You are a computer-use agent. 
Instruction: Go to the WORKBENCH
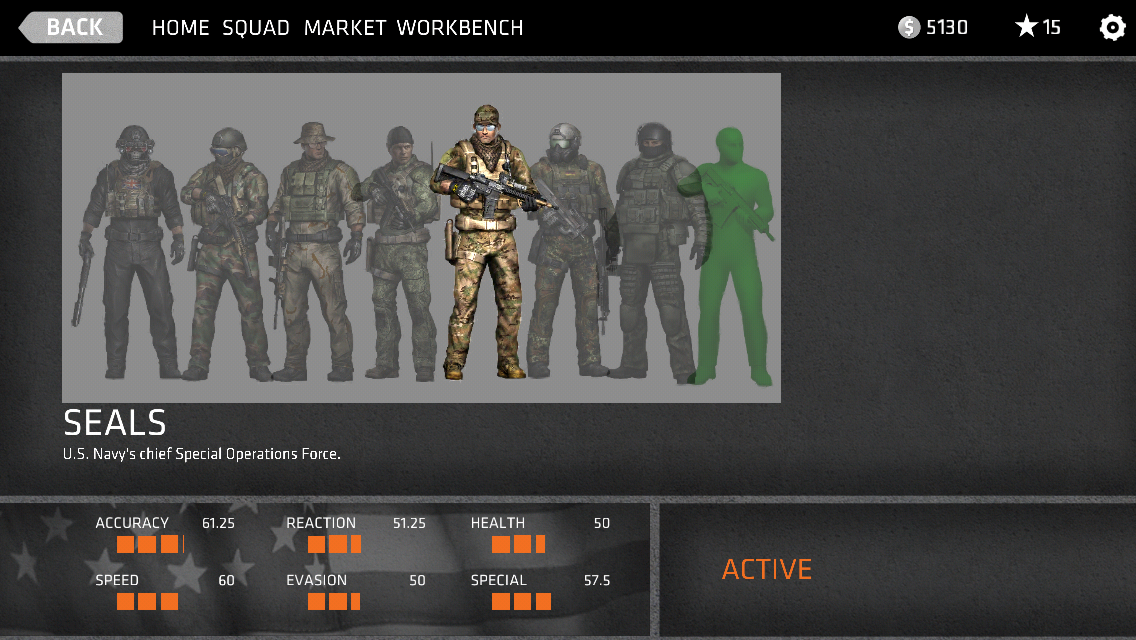pos(460,28)
